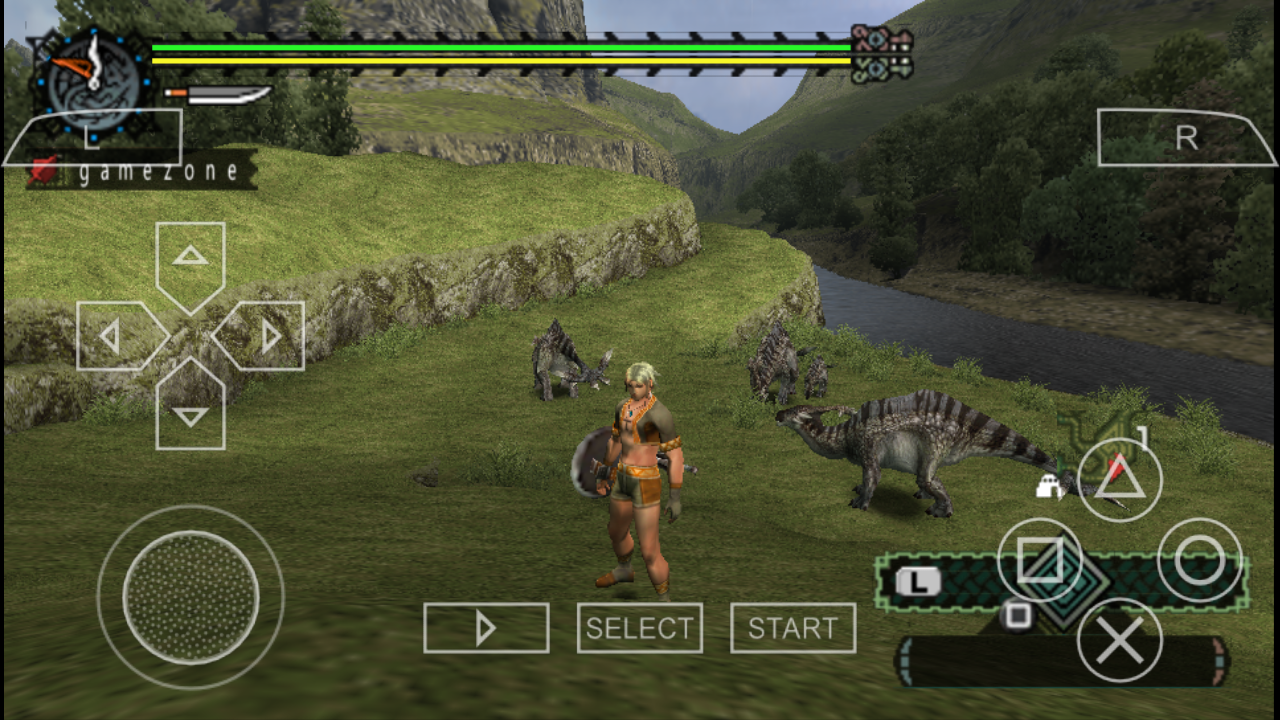This screenshot has width=1280, height=720.
Task: Tap the D-pad up arrow
Action: point(189,258)
